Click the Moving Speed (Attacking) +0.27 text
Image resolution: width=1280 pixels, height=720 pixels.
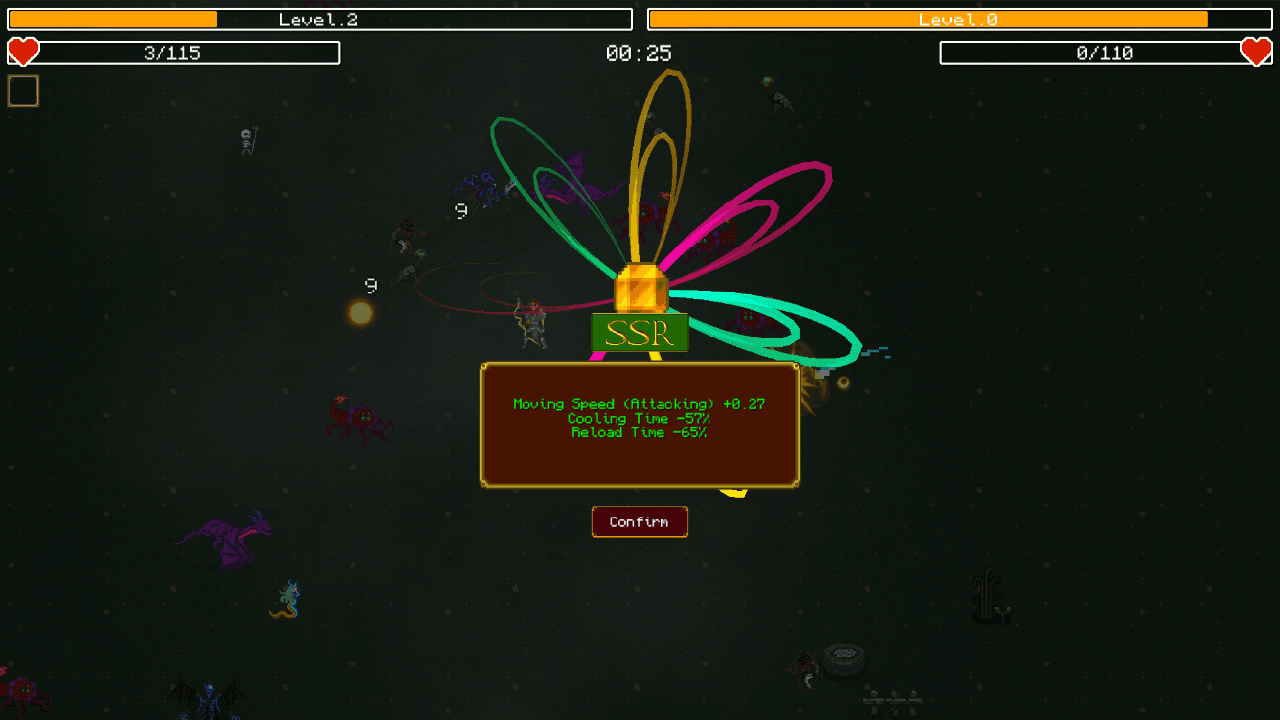(x=638, y=403)
